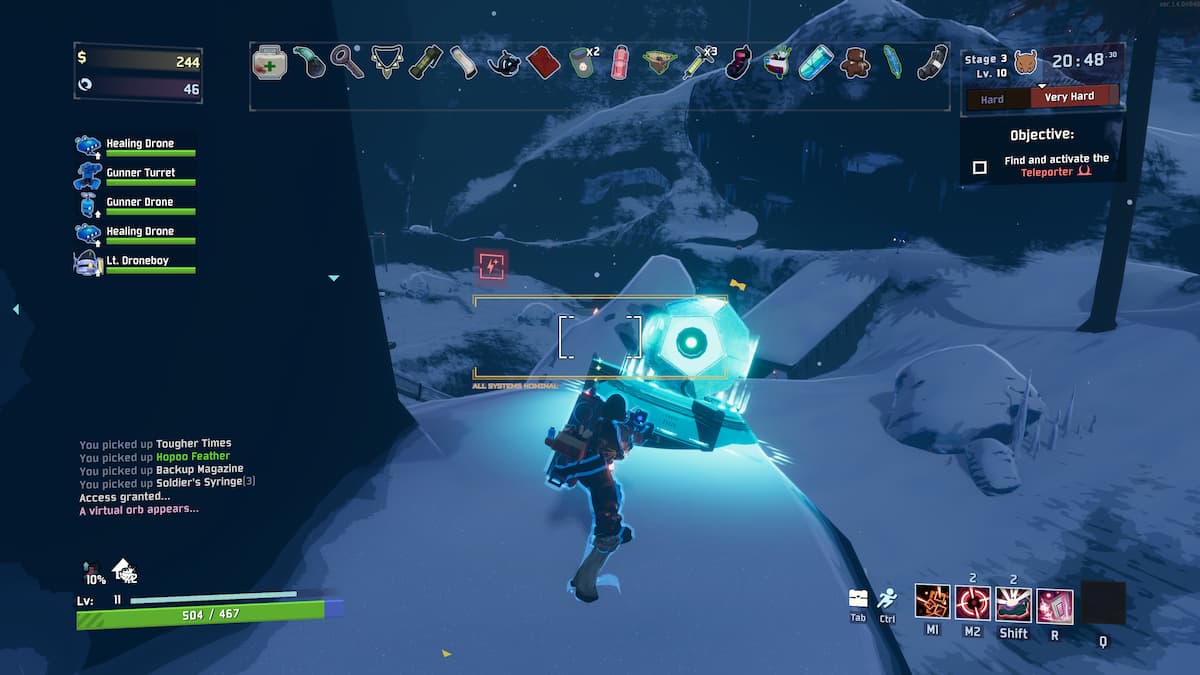Activate the crosshair M2 secondary skill
The width and height of the screenshot is (1200, 675).
(x=972, y=603)
